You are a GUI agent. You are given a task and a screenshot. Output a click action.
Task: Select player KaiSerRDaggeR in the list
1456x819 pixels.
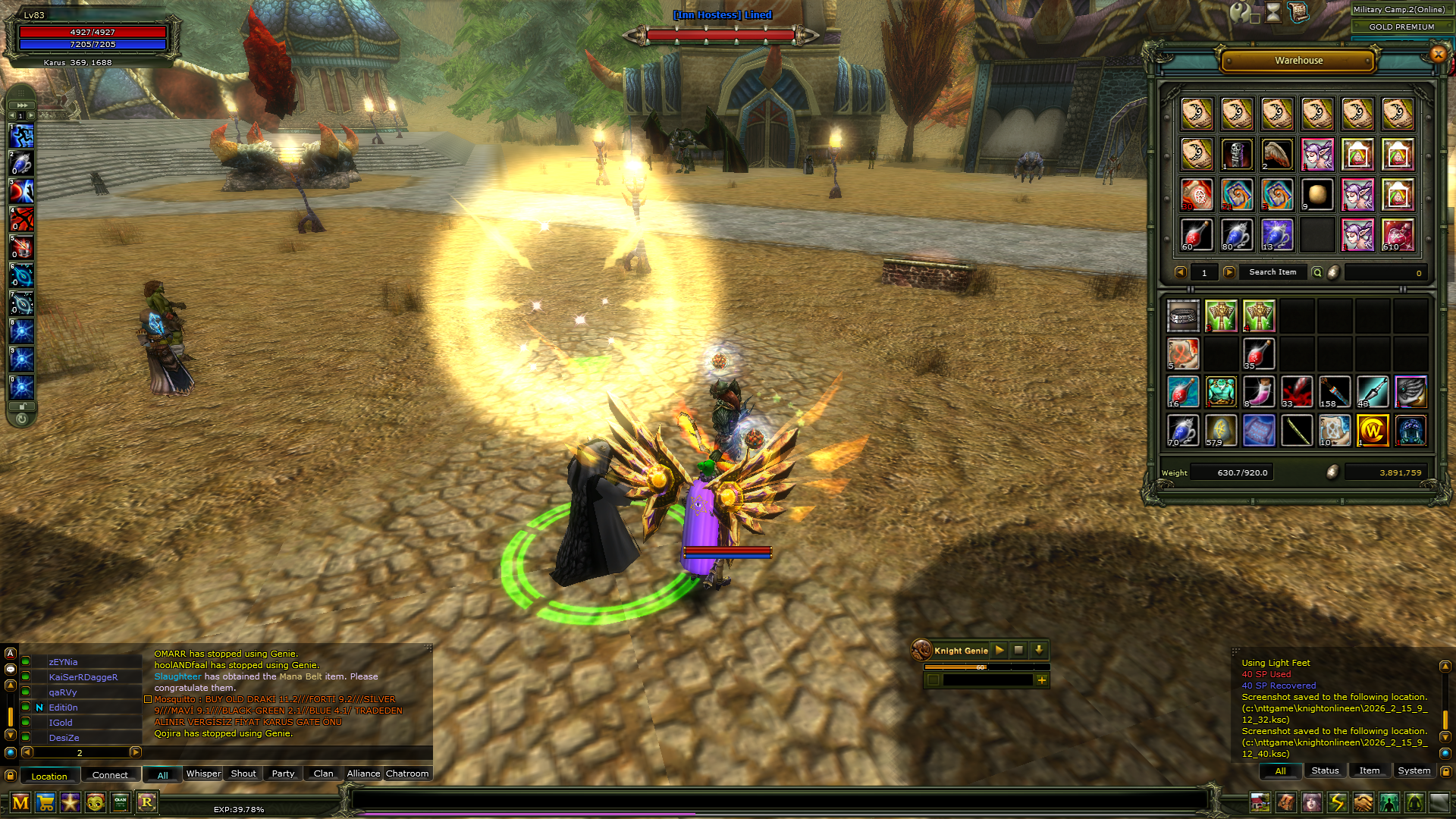click(83, 677)
